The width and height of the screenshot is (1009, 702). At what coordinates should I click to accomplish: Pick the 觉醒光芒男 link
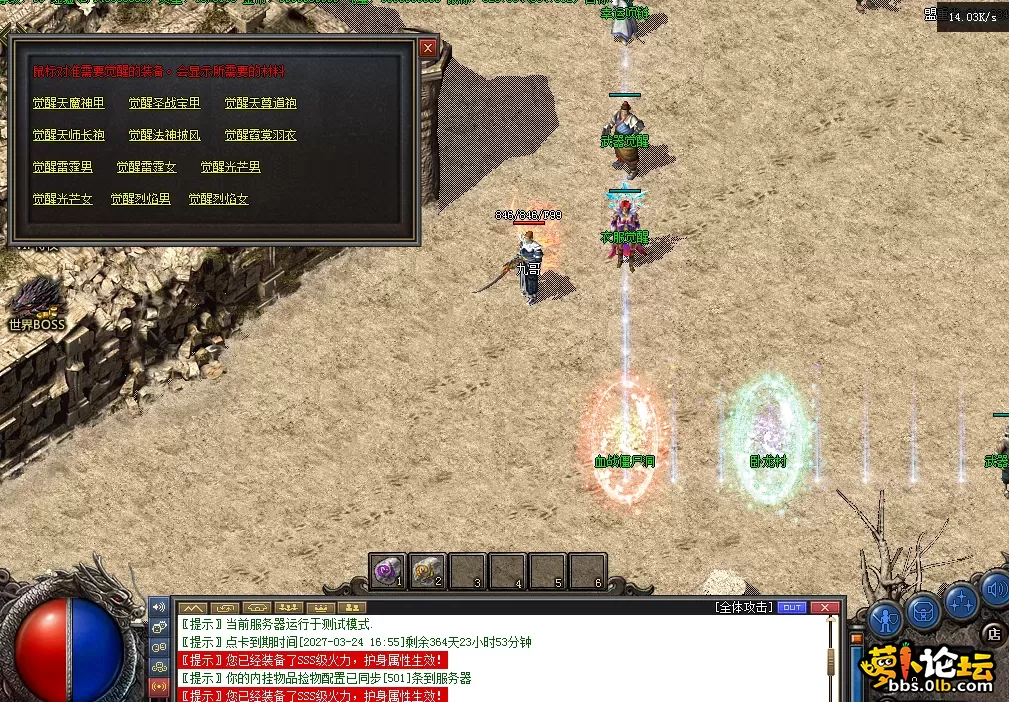230,167
